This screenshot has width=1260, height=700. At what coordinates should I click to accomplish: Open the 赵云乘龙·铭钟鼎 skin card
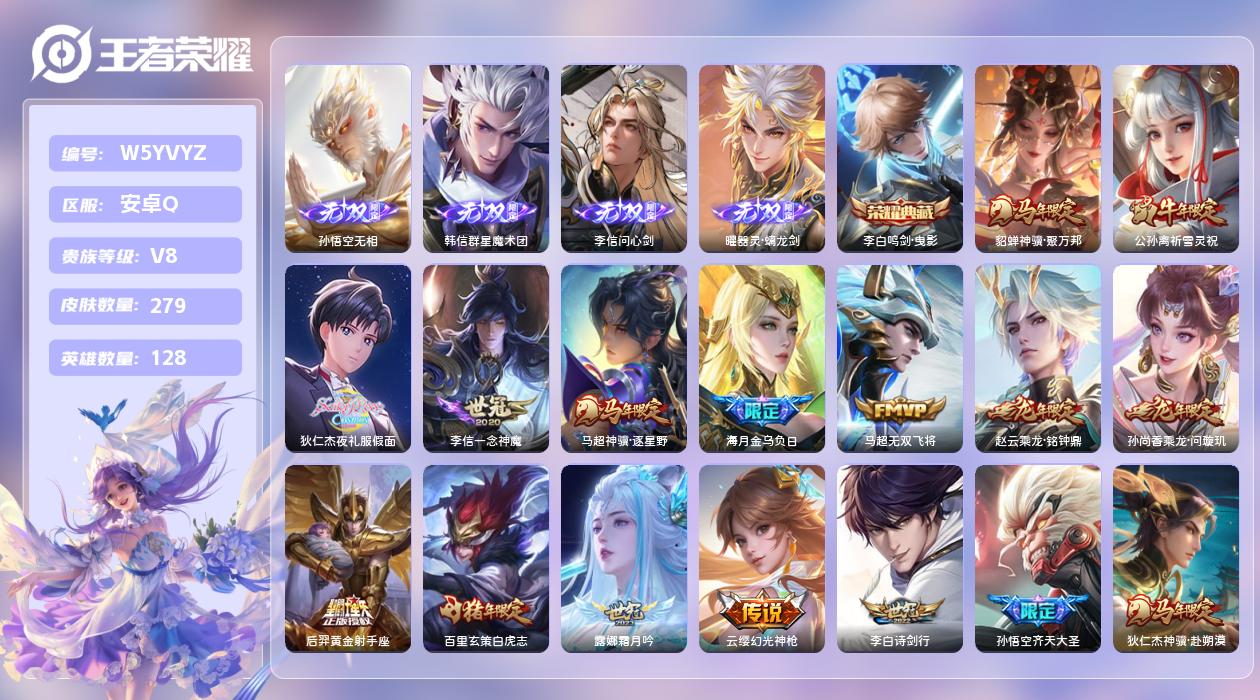point(1038,358)
